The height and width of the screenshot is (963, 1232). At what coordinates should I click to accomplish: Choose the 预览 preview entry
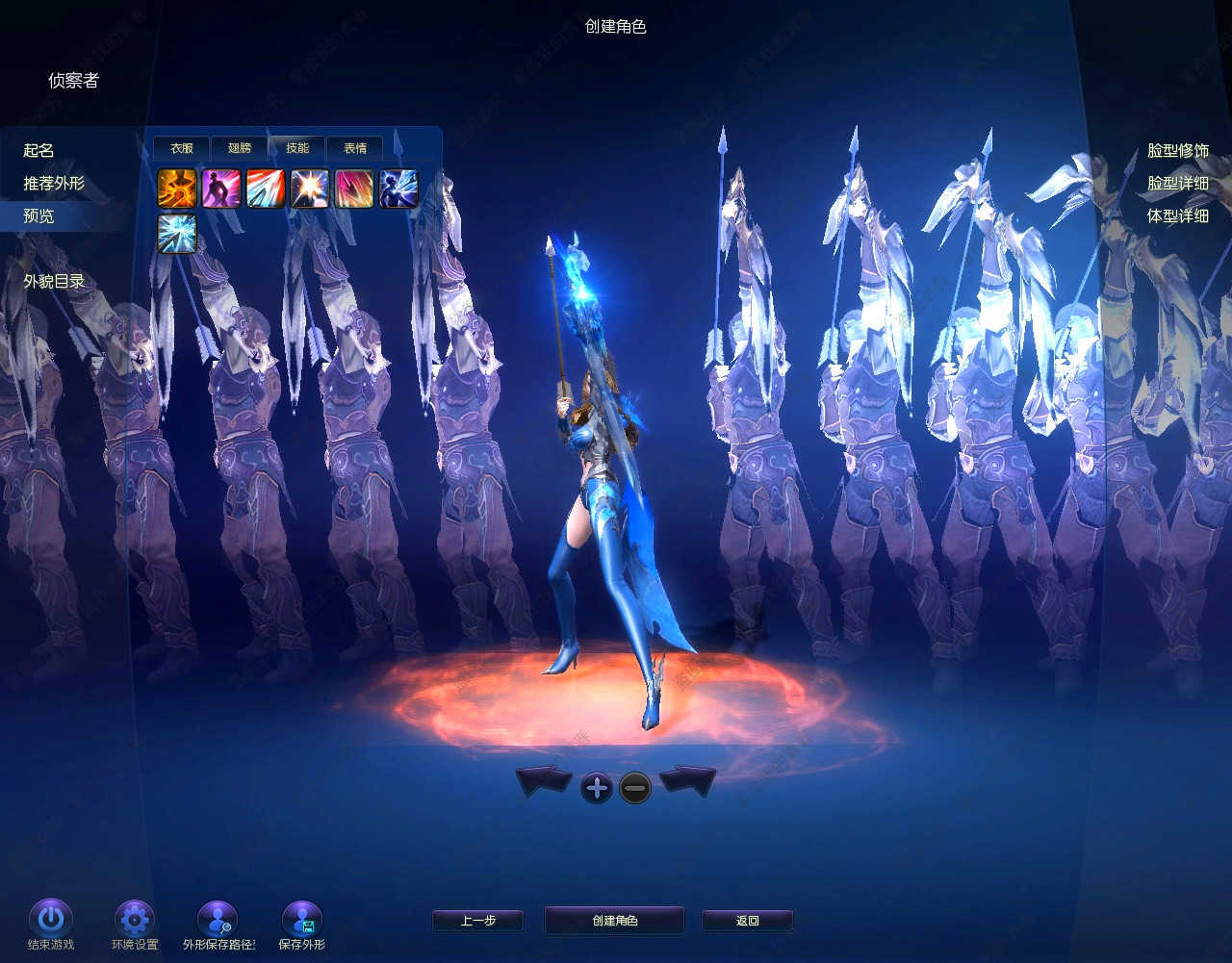point(39,216)
